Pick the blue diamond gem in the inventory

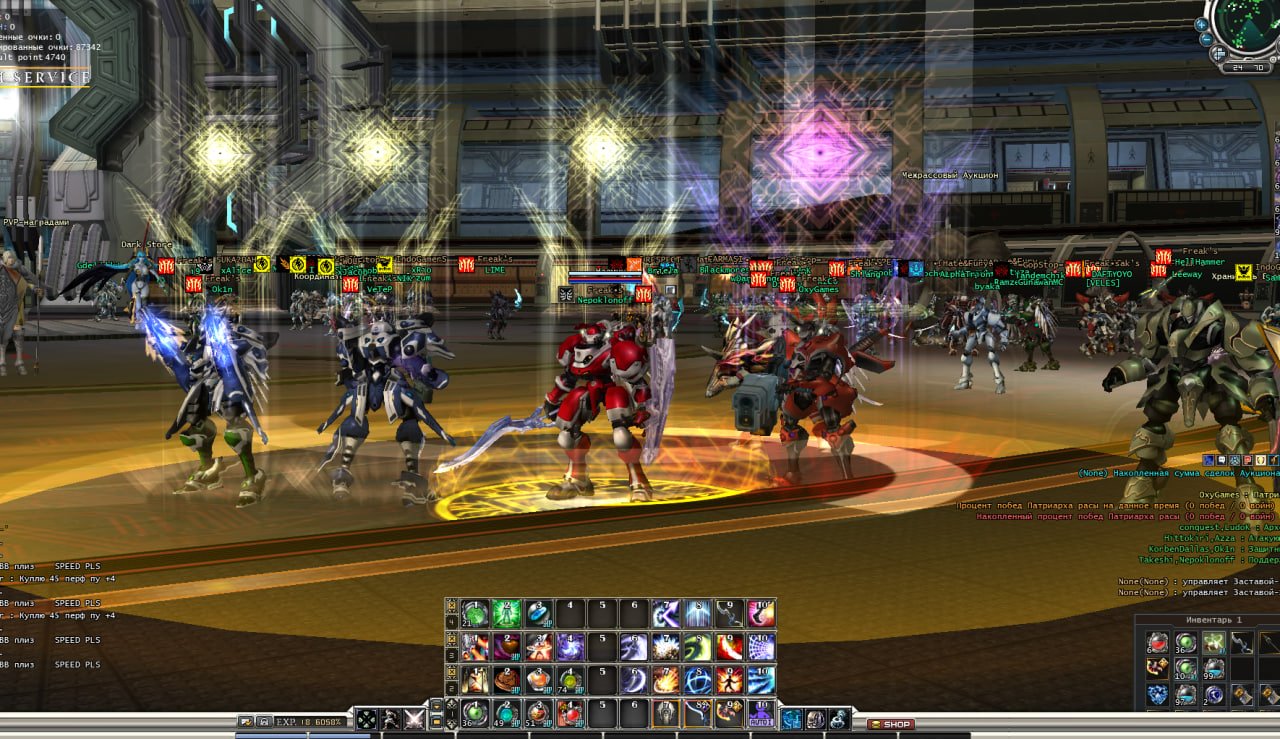[1158, 694]
